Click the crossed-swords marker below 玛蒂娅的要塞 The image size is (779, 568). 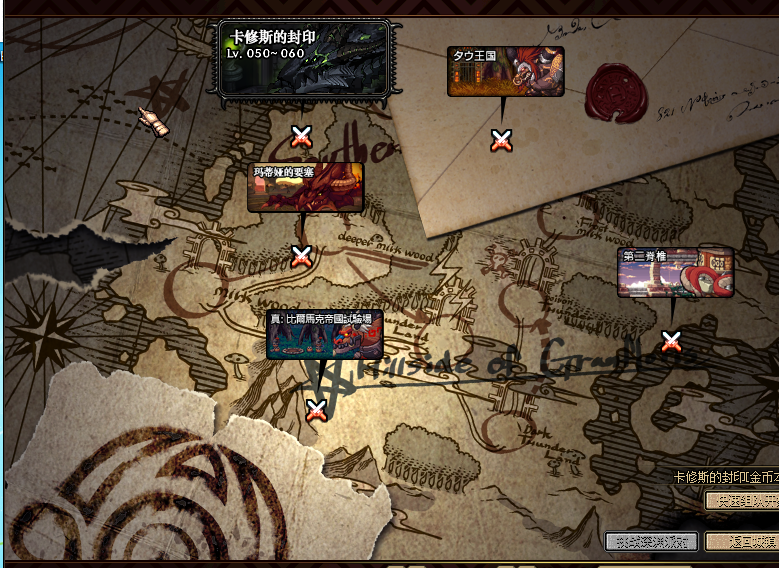pos(301,257)
